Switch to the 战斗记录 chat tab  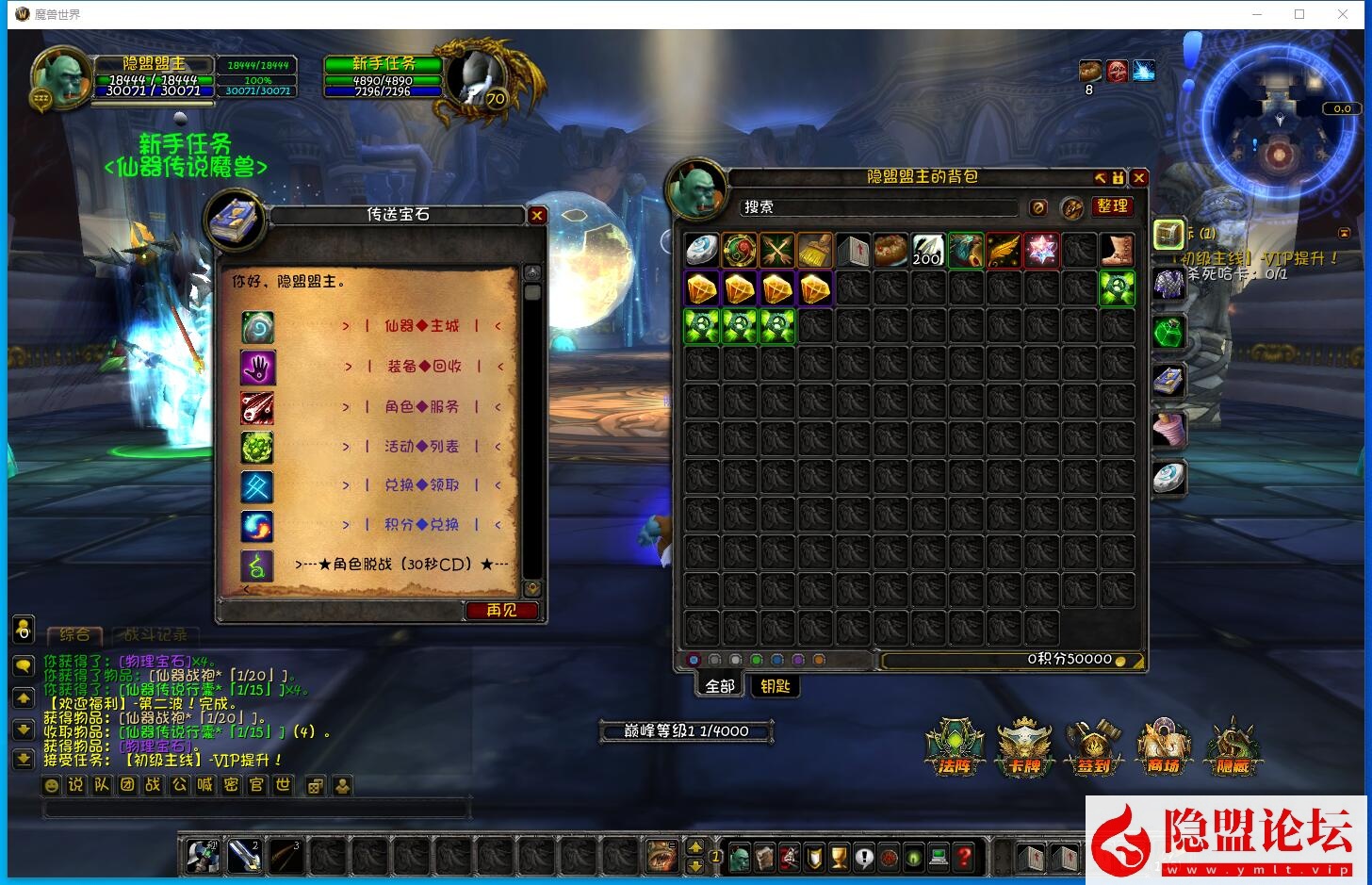point(155,635)
